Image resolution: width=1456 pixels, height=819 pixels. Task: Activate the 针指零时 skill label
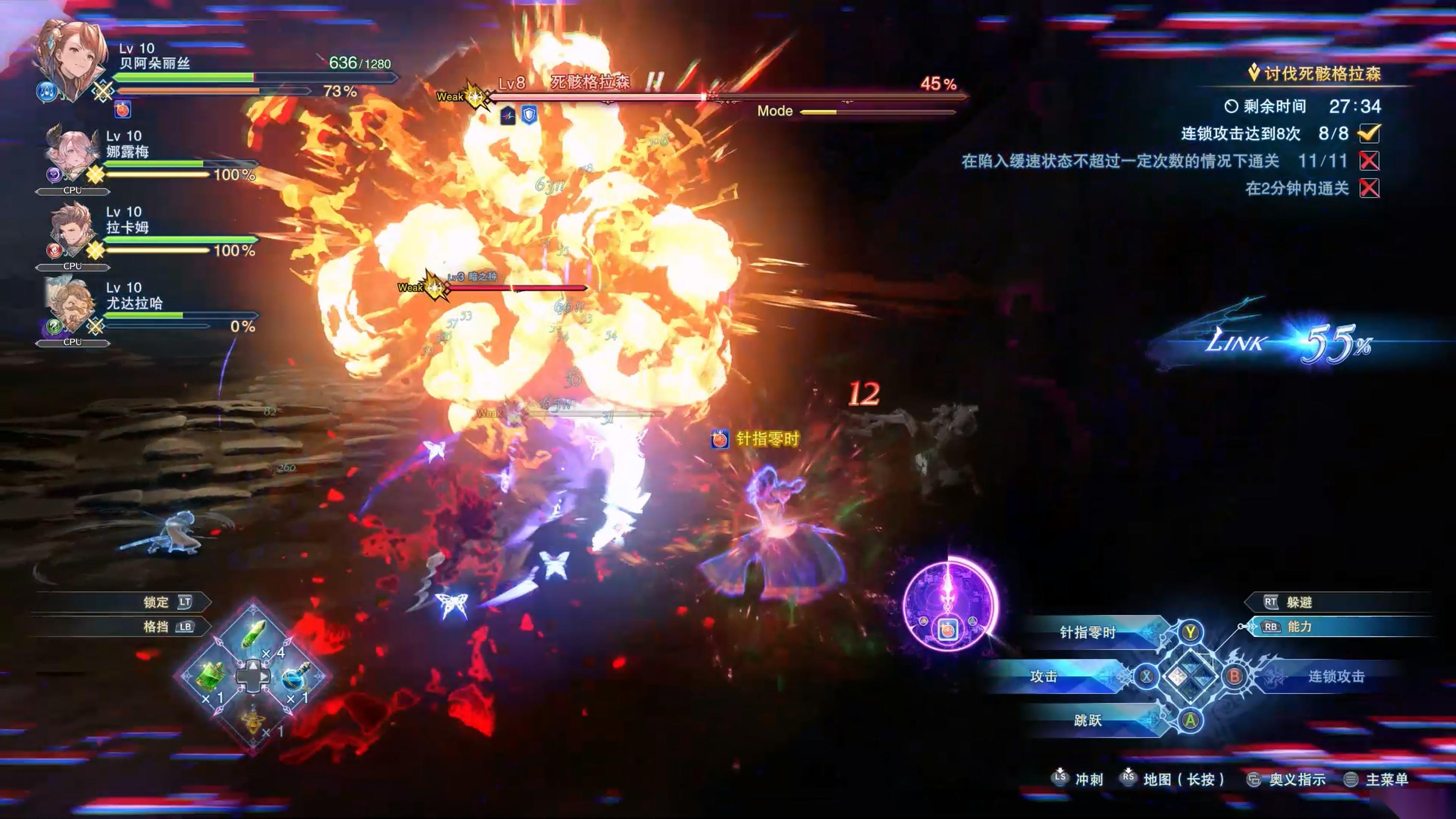coord(1087,633)
